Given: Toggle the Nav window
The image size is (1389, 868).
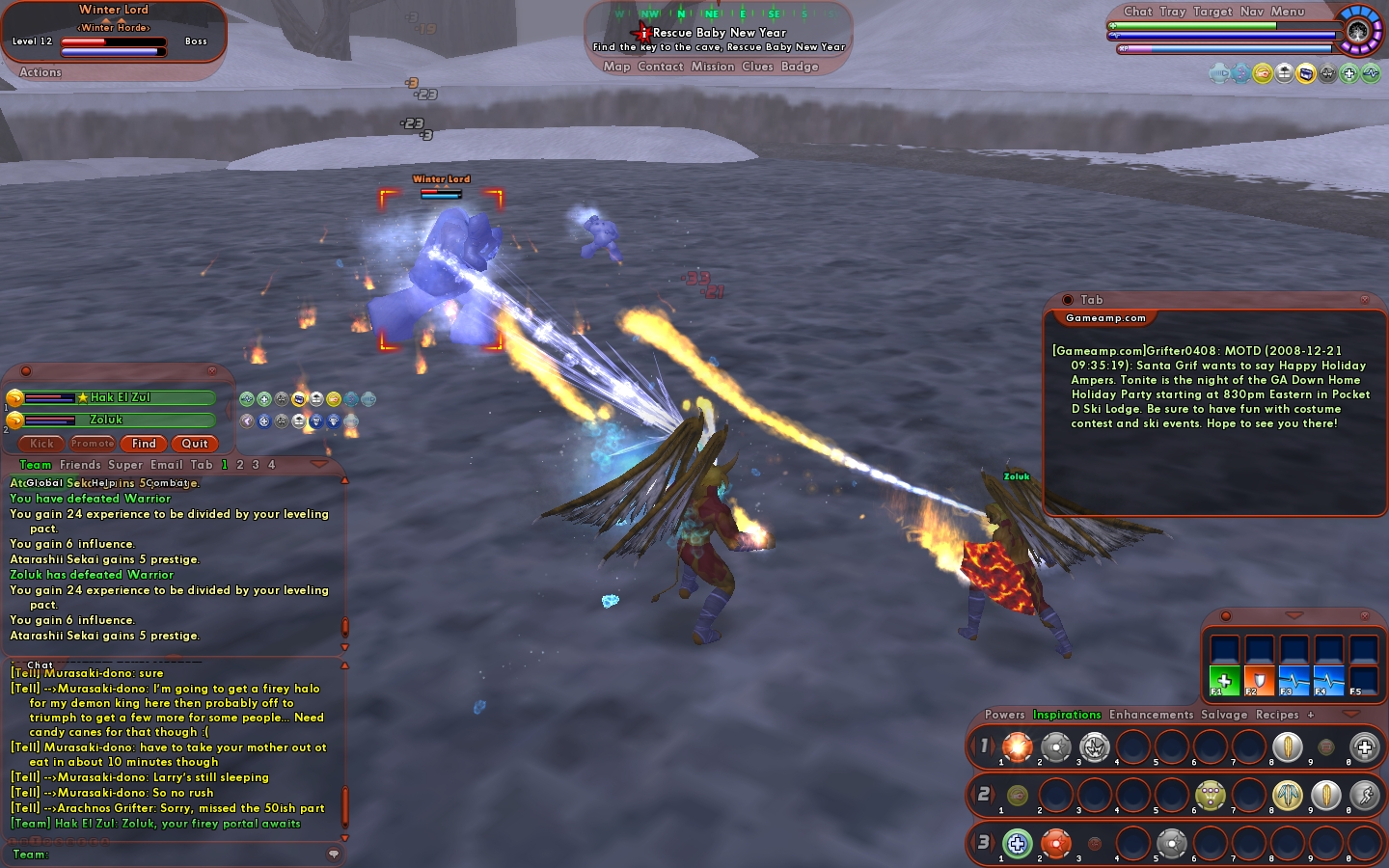Looking at the screenshot, I should [x=1252, y=12].
